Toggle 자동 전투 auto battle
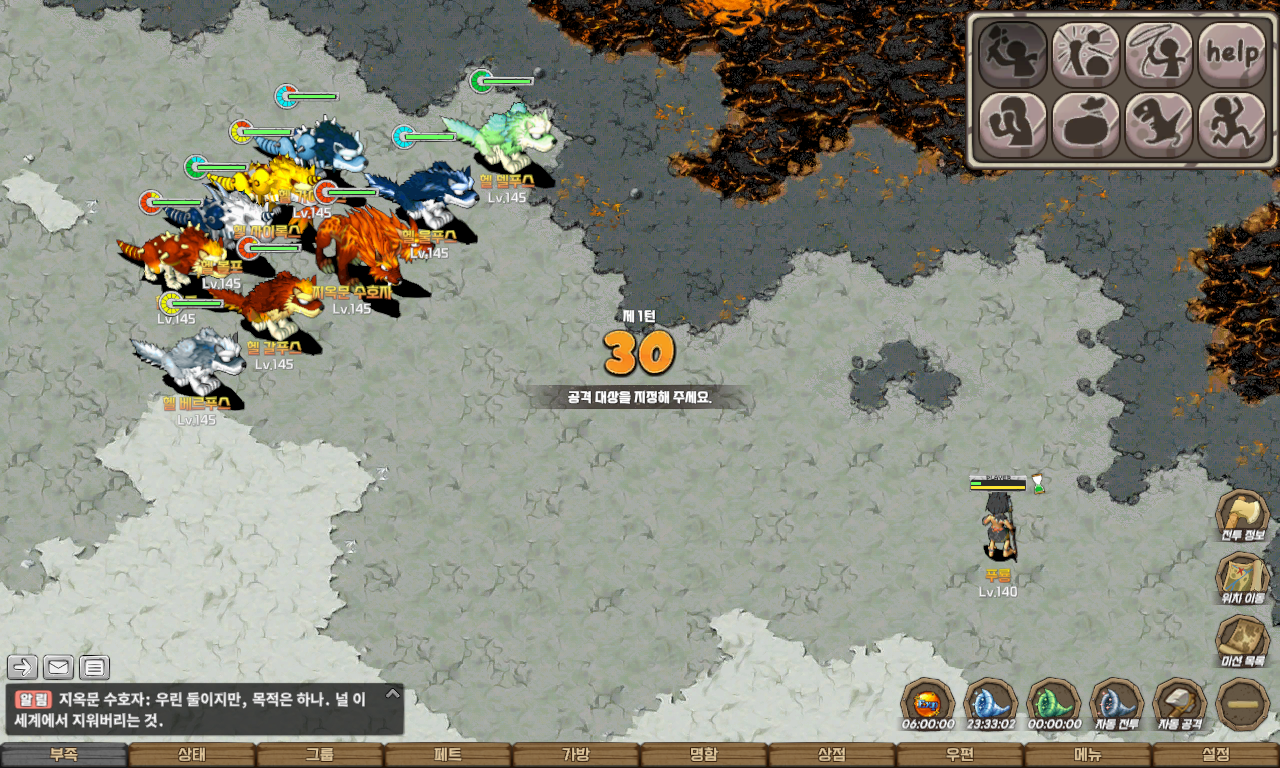The height and width of the screenshot is (768, 1280). (x=1116, y=705)
